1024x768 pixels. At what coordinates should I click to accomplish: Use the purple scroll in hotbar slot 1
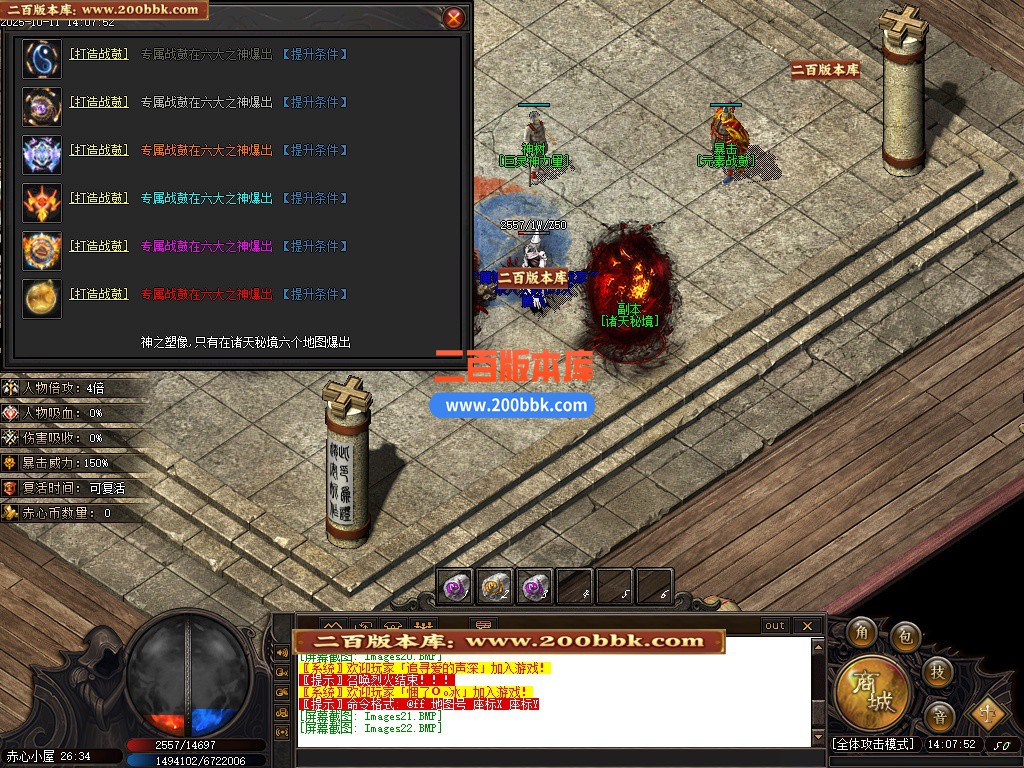pos(457,587)
